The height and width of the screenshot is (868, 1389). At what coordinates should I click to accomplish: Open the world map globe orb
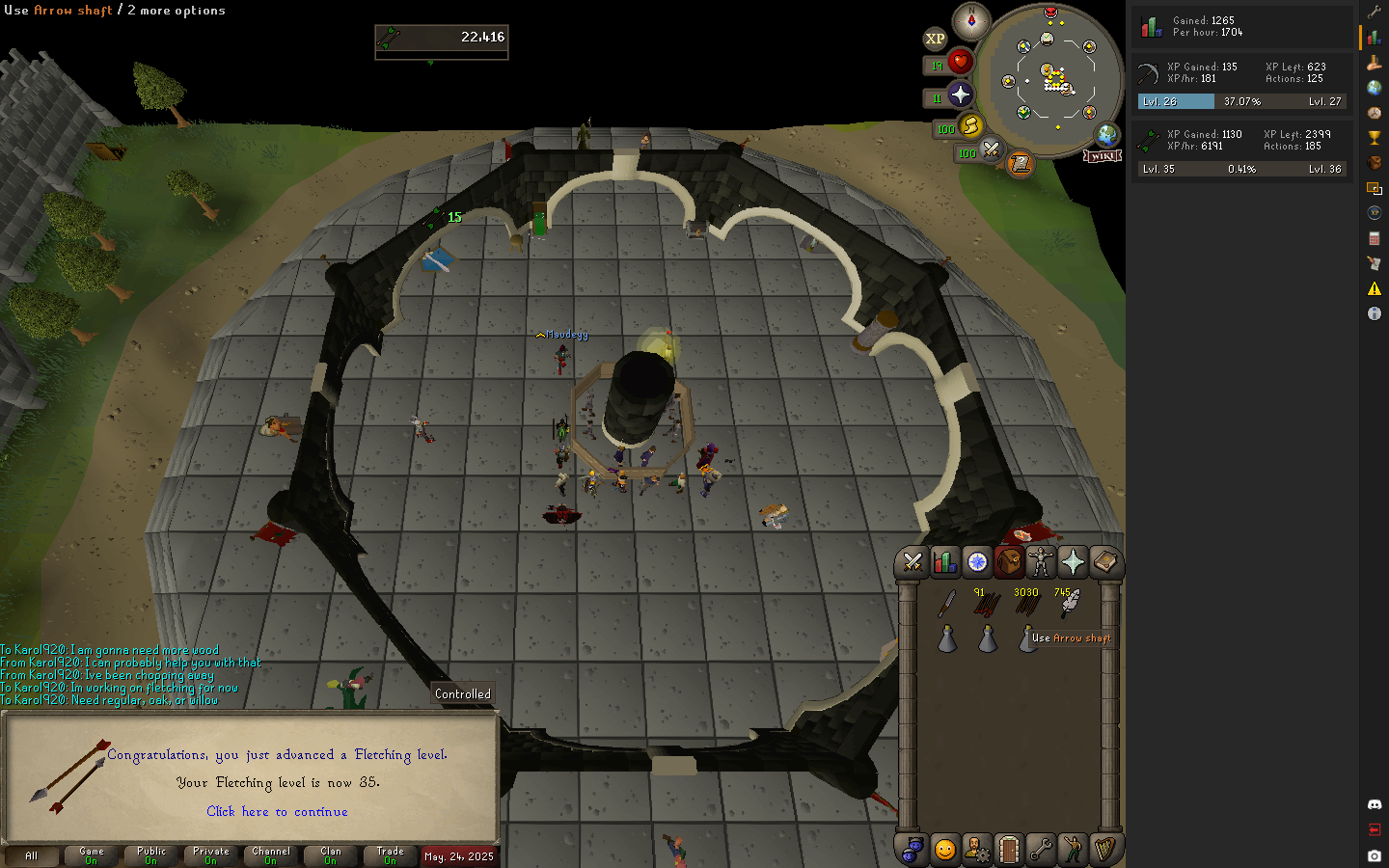click(1106, 135)
